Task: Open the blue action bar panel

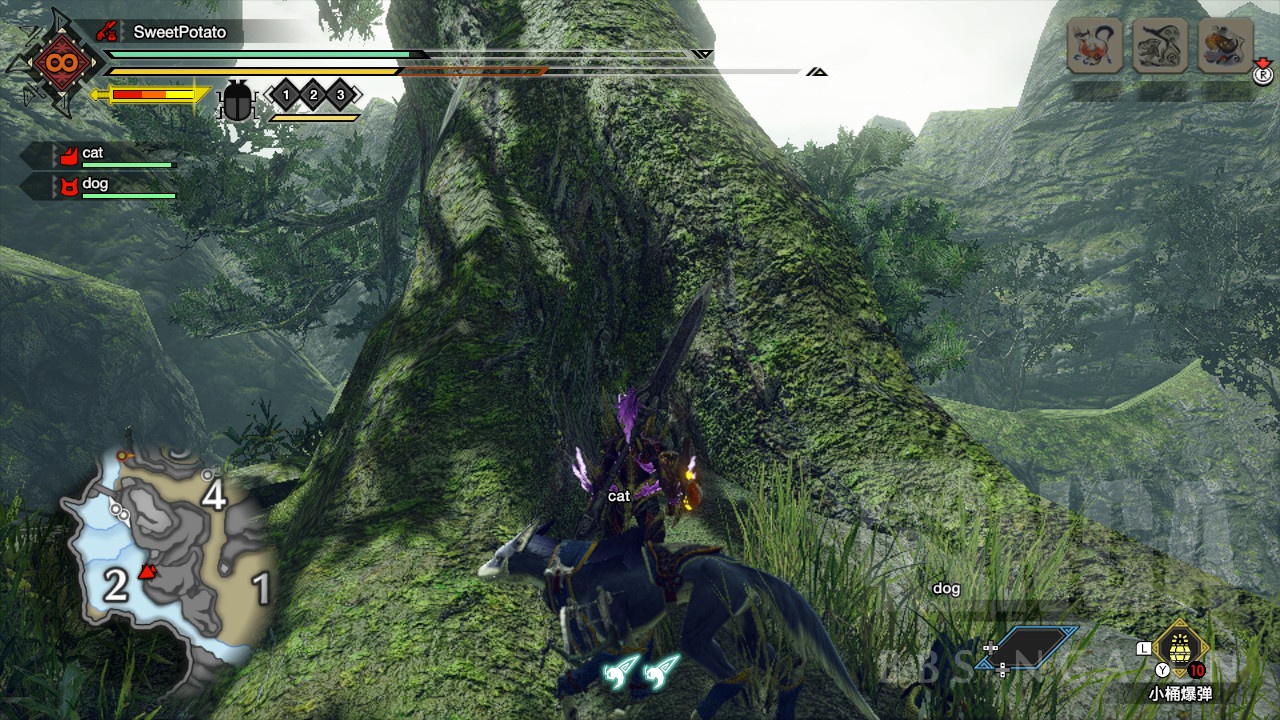Action: pyautogui.click(x=1038, y=648)
